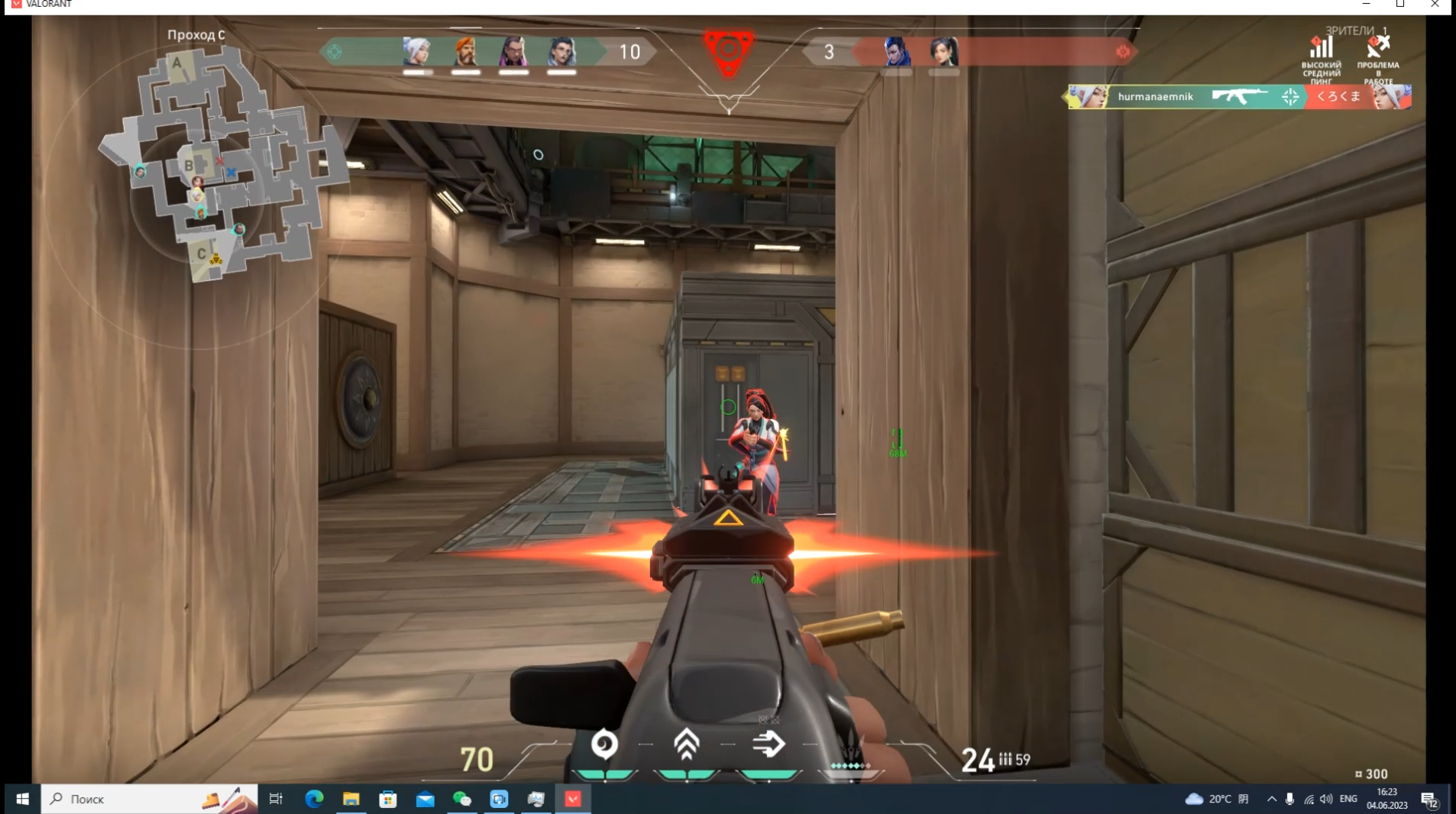Click the network problem warning icon
Screen dimensions: 1456x814
point(1377,48)
